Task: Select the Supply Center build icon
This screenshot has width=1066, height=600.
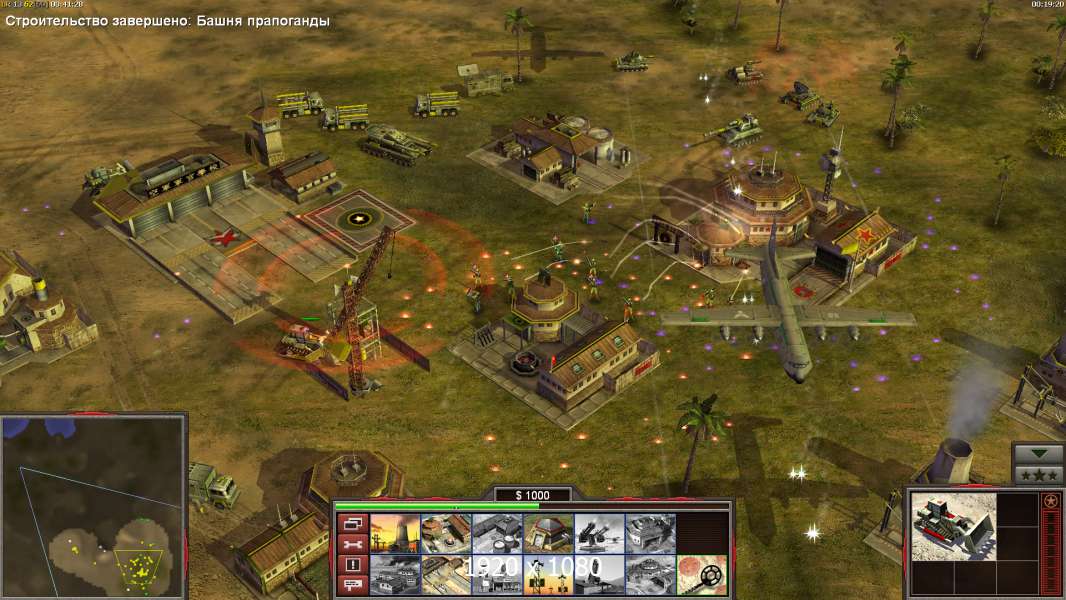Action: tap(497, 533)
